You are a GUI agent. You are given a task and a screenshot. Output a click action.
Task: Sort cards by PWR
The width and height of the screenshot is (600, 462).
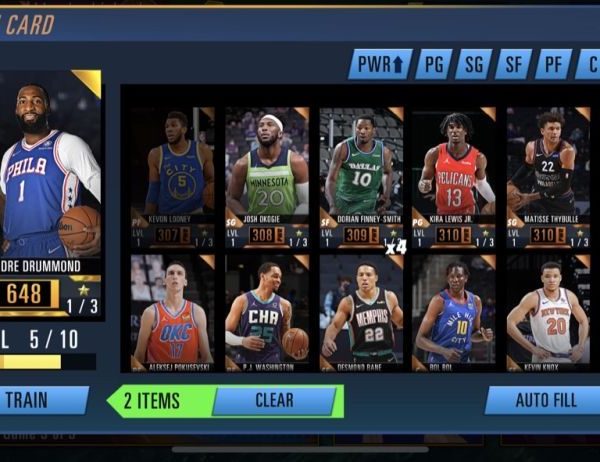(x=380, y=66)
